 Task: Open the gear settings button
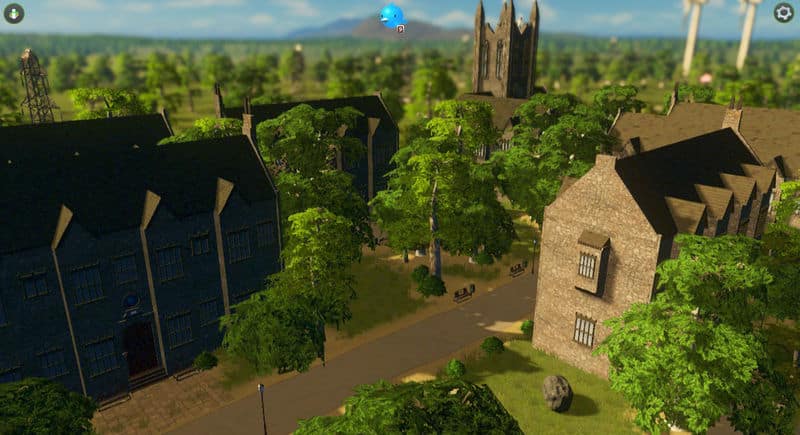784,13
